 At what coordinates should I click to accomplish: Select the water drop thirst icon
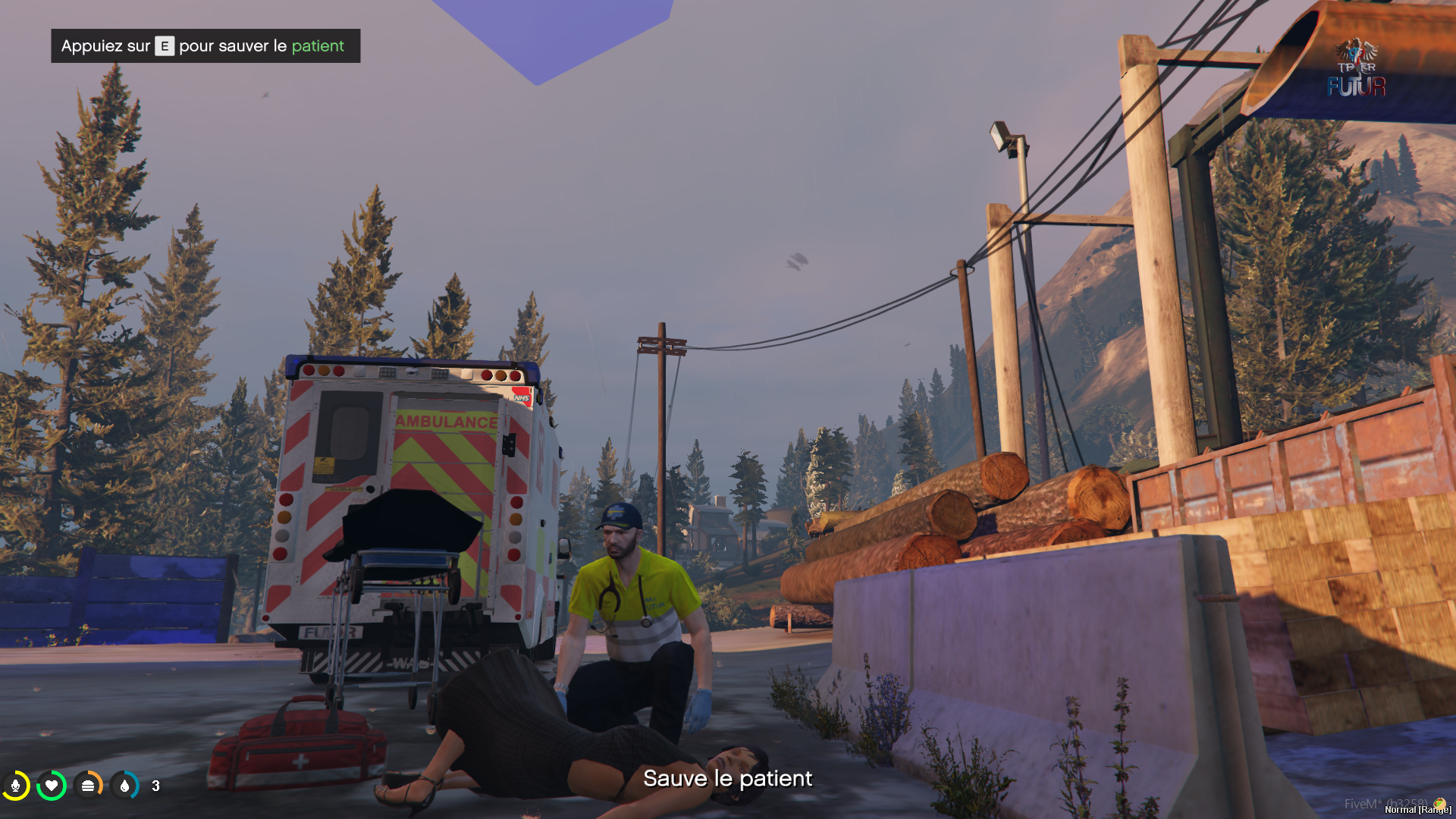click(x=124, y=786)
